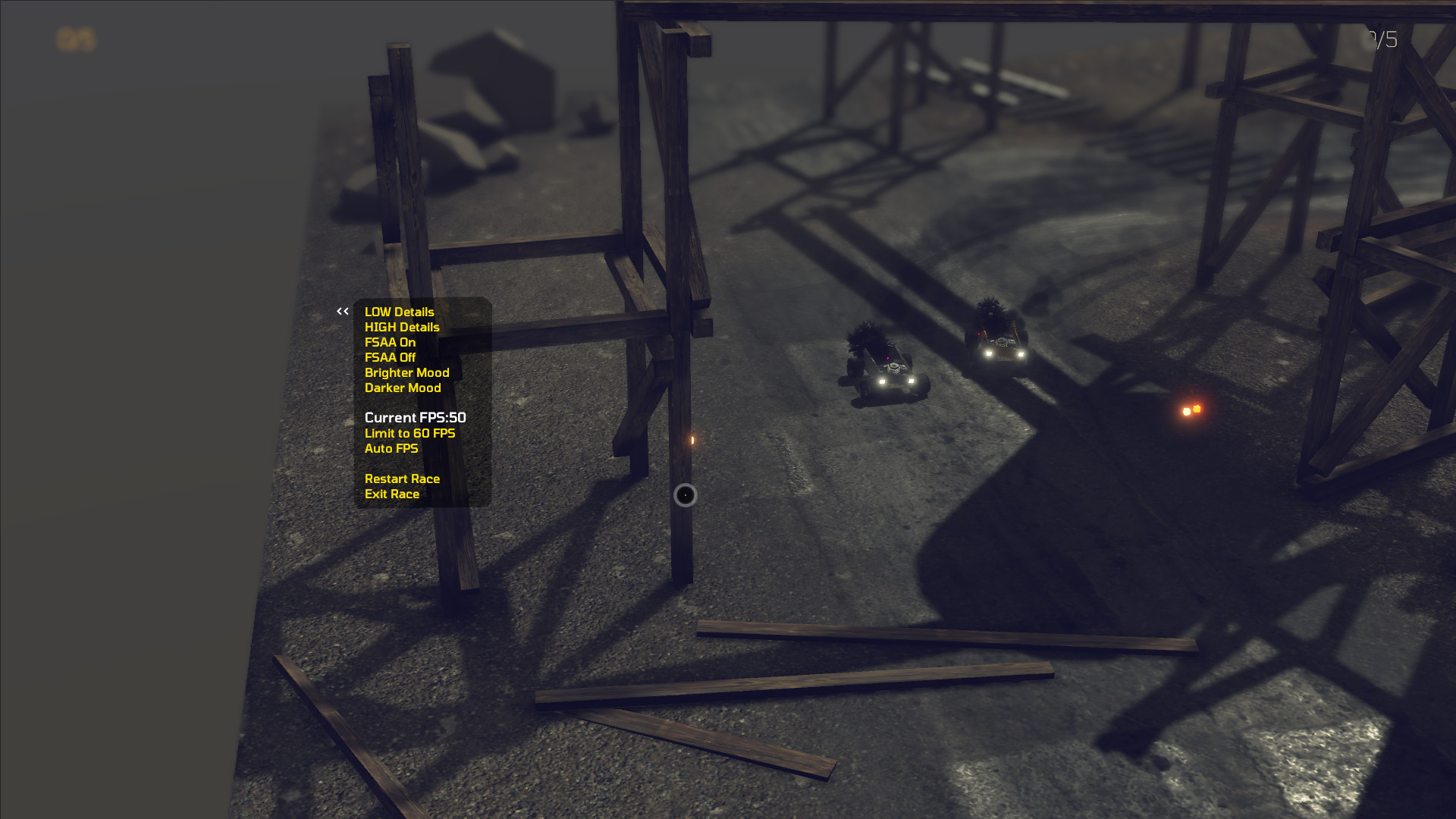Select HIGH Details rendering option
Screen dimensions: 1456x819
(x=401, y=327)
